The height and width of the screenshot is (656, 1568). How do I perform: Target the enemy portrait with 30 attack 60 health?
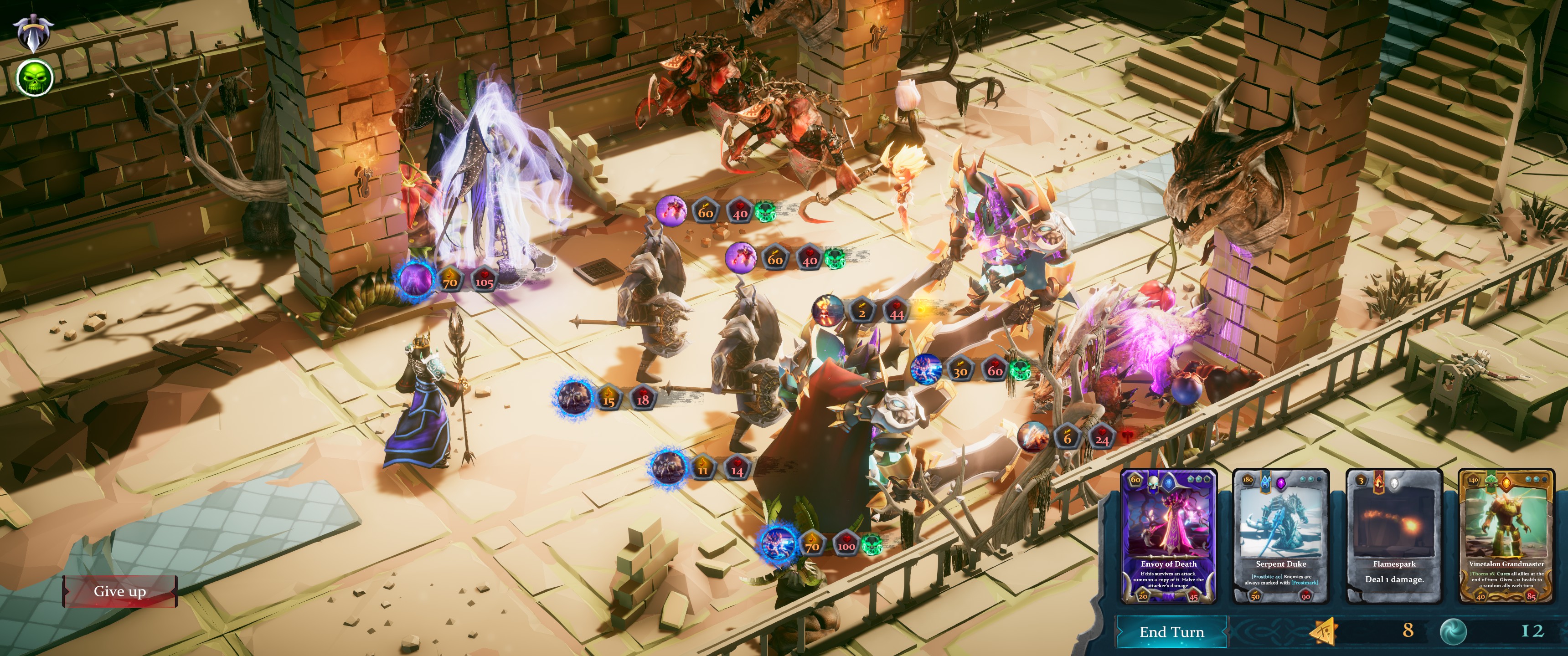tap(926, 369)
